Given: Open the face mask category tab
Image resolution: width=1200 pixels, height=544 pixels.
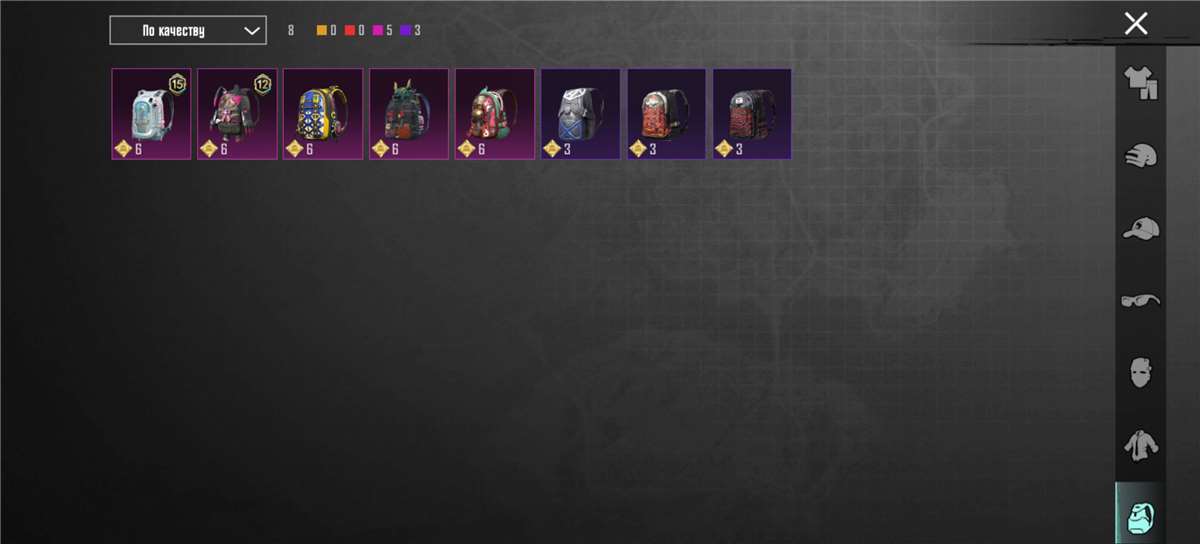Looking at the screenshot, I should 1140,373.
